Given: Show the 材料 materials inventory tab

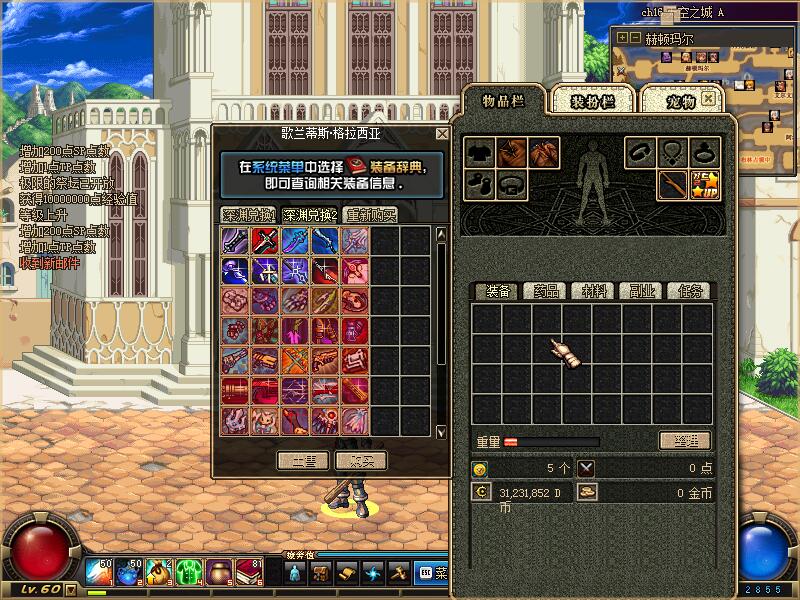Looking at the screenshot, I should [593, 291].
